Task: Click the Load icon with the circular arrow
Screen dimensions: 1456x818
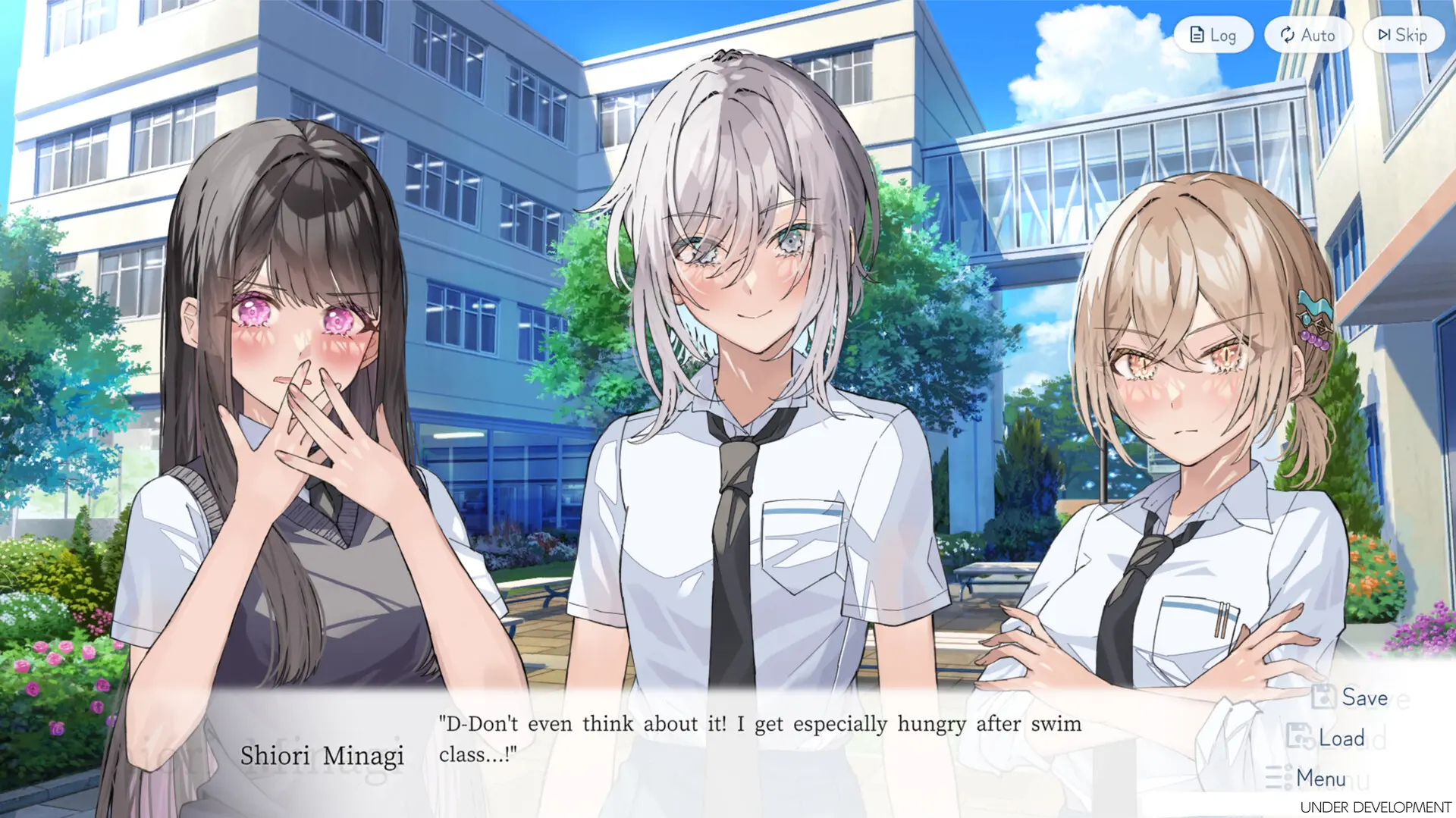Action: [x=1299, y=737]
